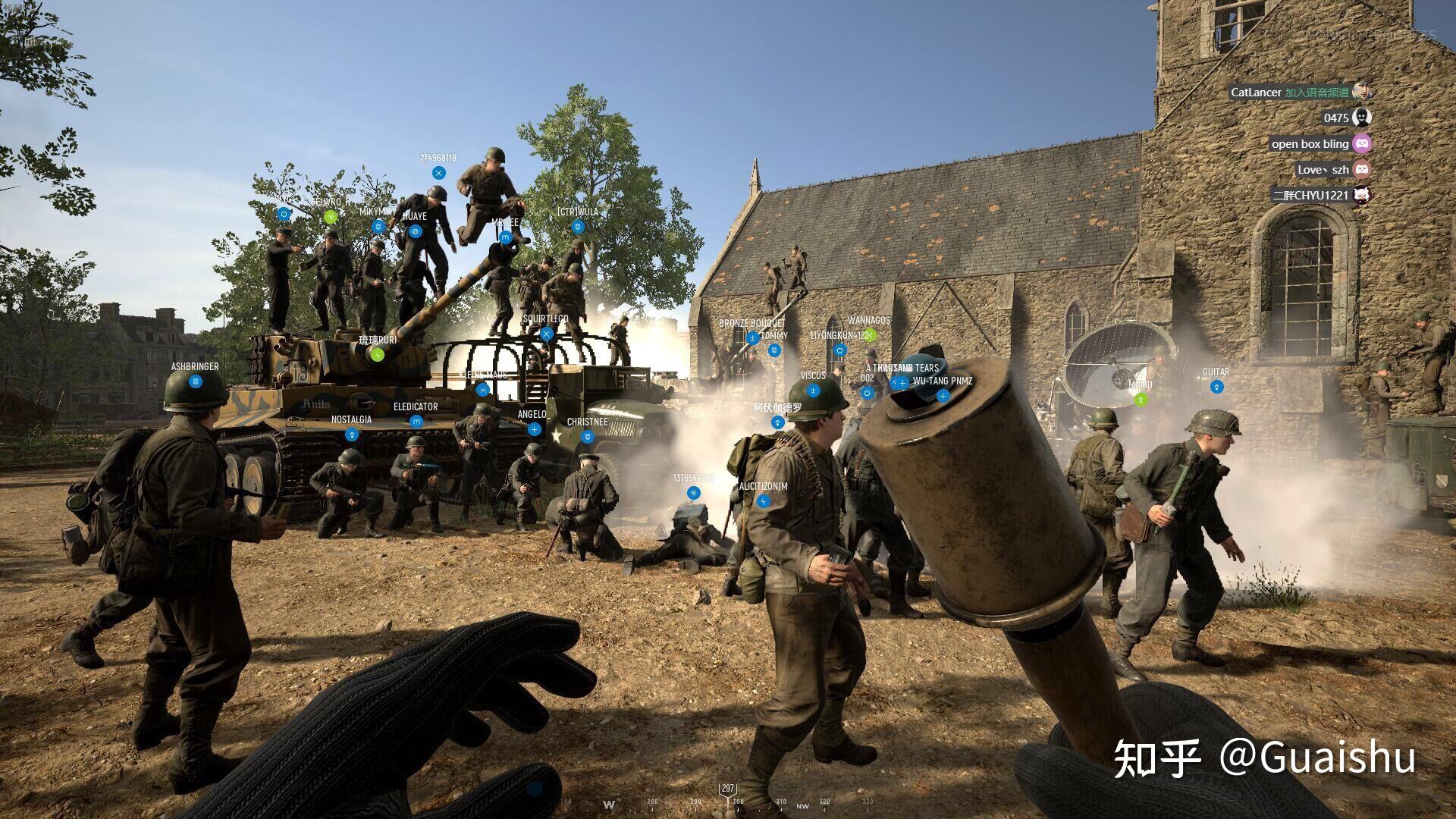This screenshot has width=1456, height=819.
Task: Click the green 琉璃RURI squad marker
Action: (378, 354)
